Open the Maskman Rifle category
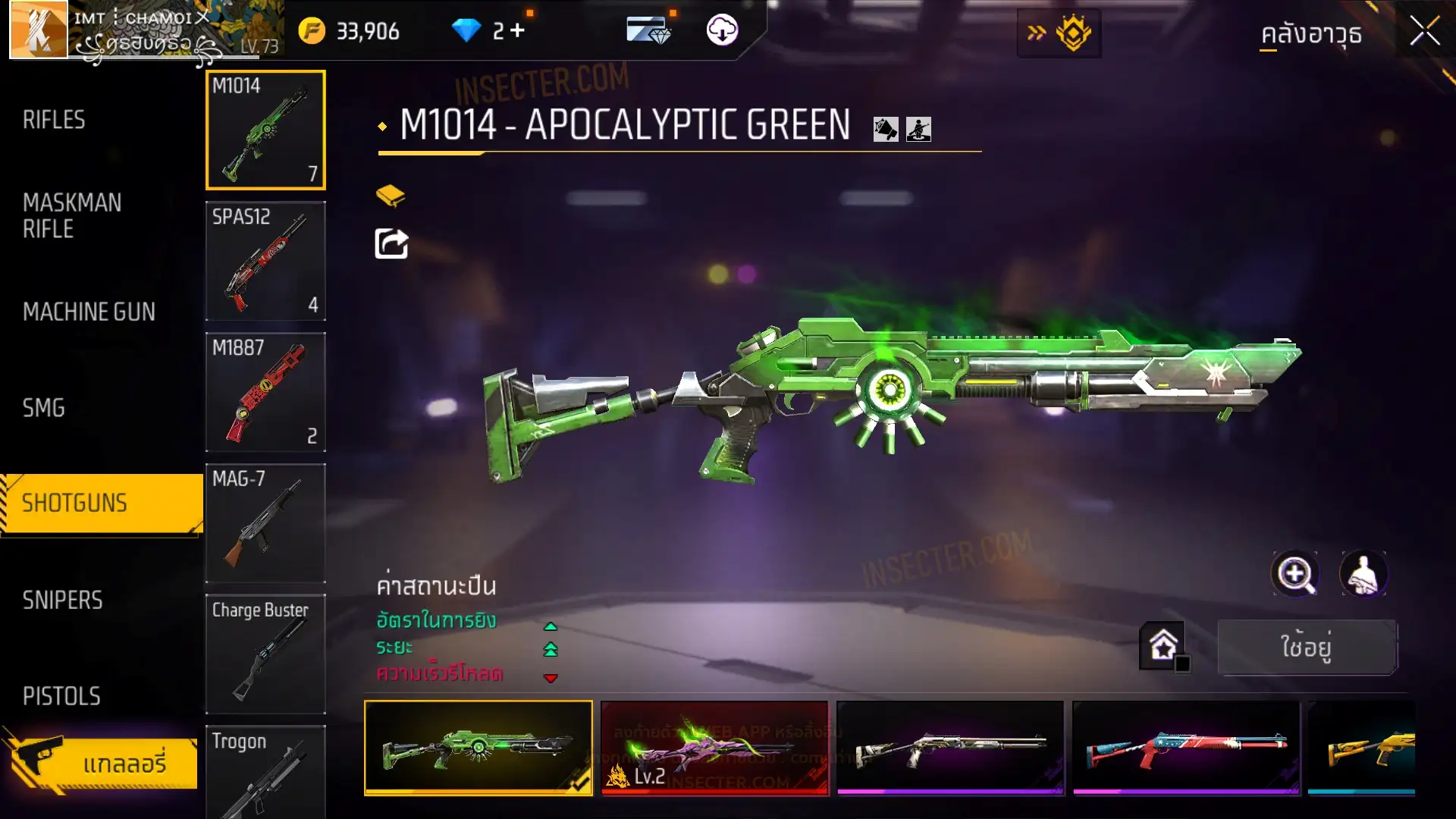This screenshot has width=1456, height=819. pos(72,216)
